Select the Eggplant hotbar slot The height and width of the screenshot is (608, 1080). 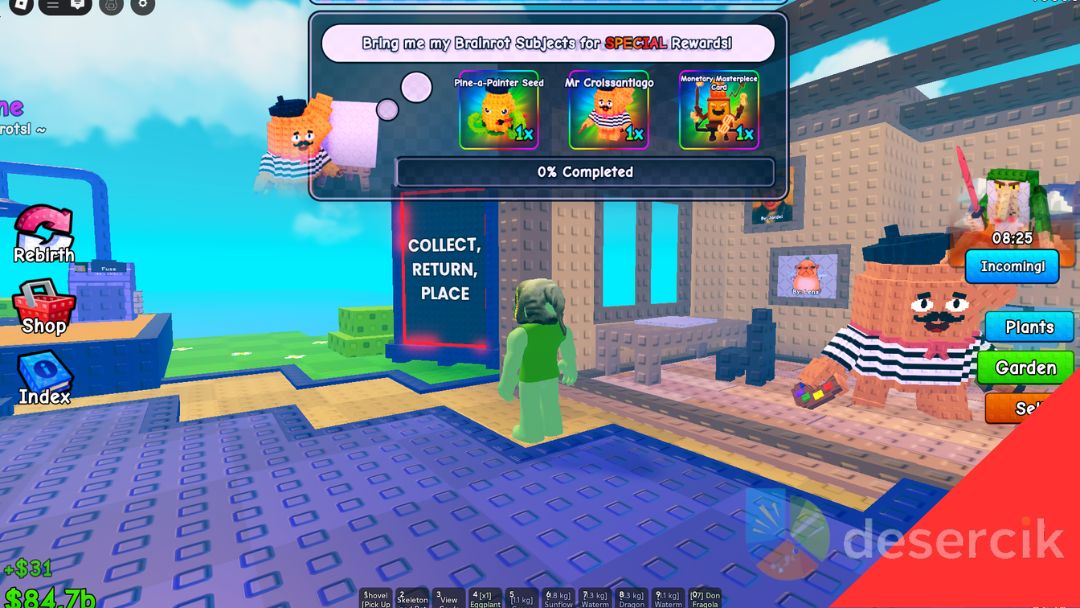(486, 598)
